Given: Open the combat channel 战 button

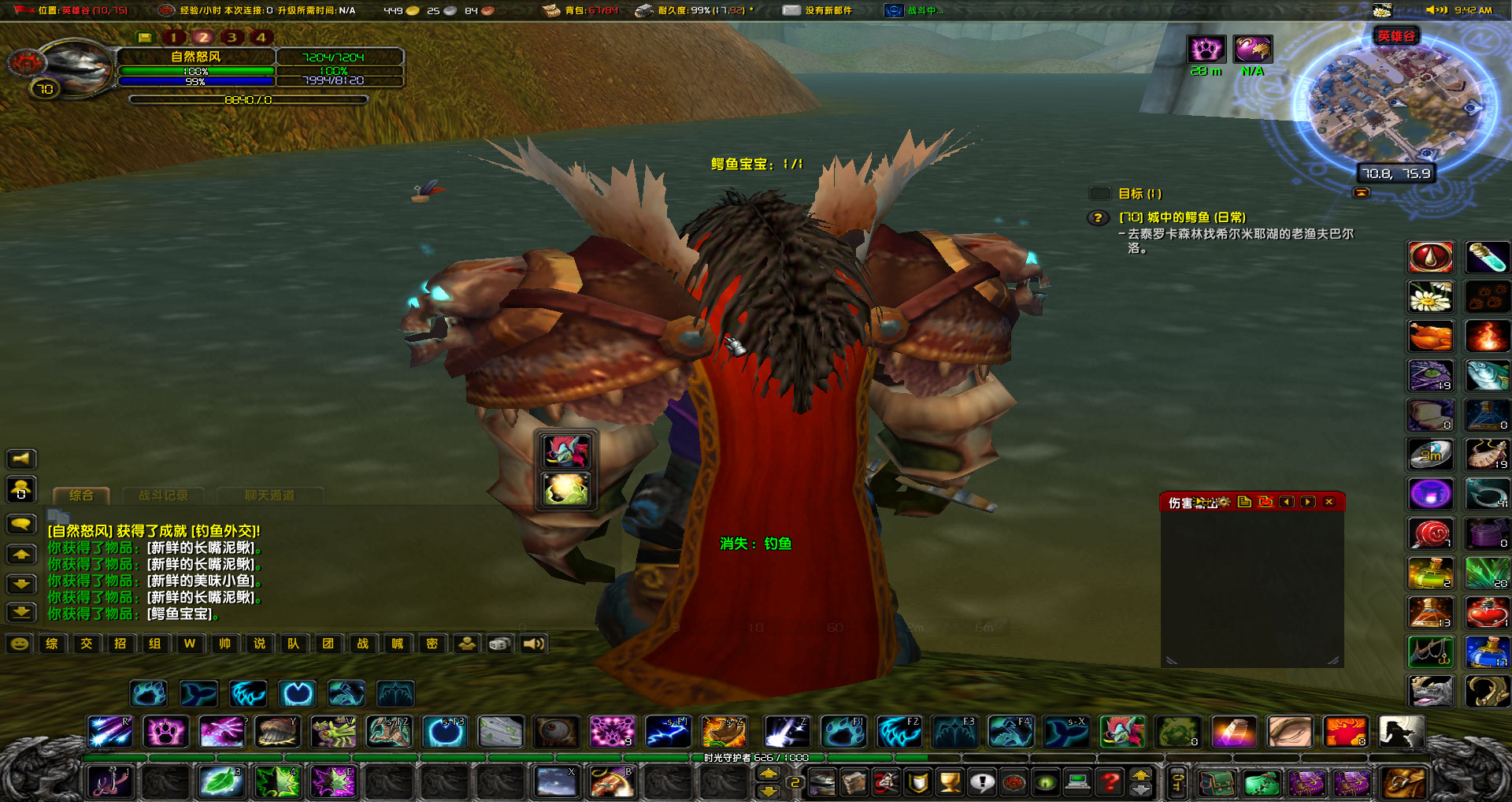Looking at the screenshot, I should point(363,644).
